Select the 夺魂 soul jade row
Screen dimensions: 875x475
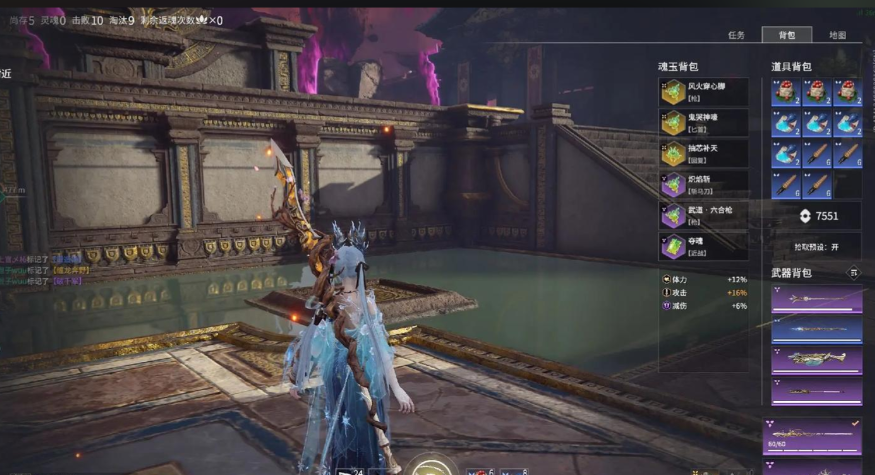703,247
